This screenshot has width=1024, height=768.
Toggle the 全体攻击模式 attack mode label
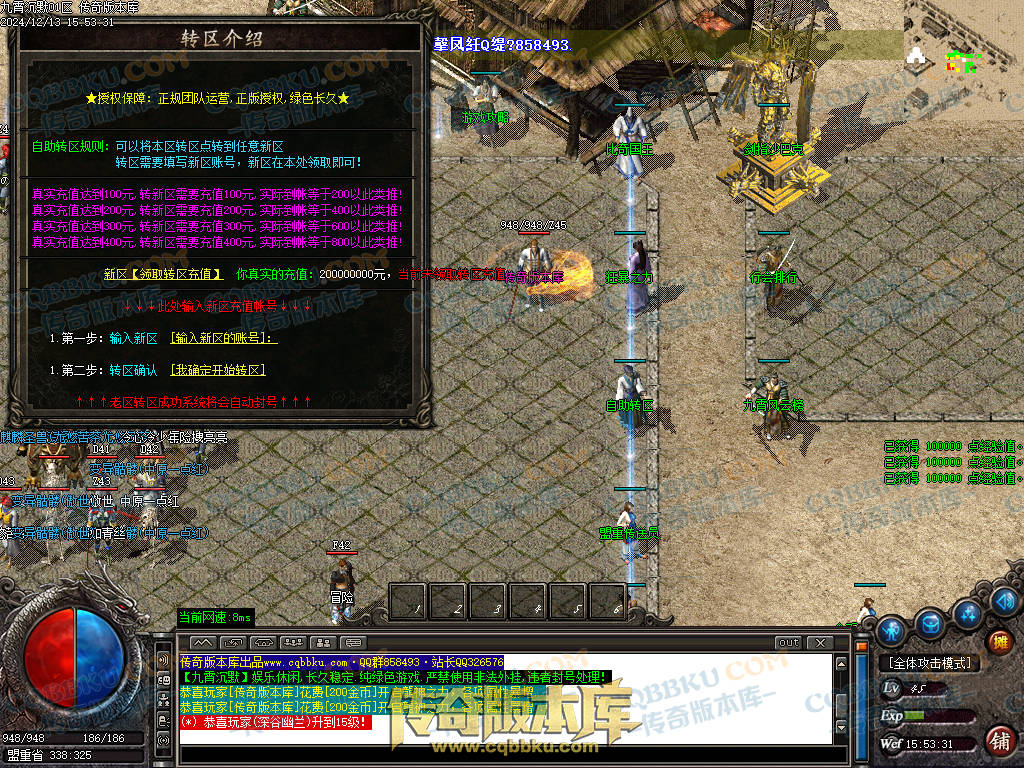point(930,663)
